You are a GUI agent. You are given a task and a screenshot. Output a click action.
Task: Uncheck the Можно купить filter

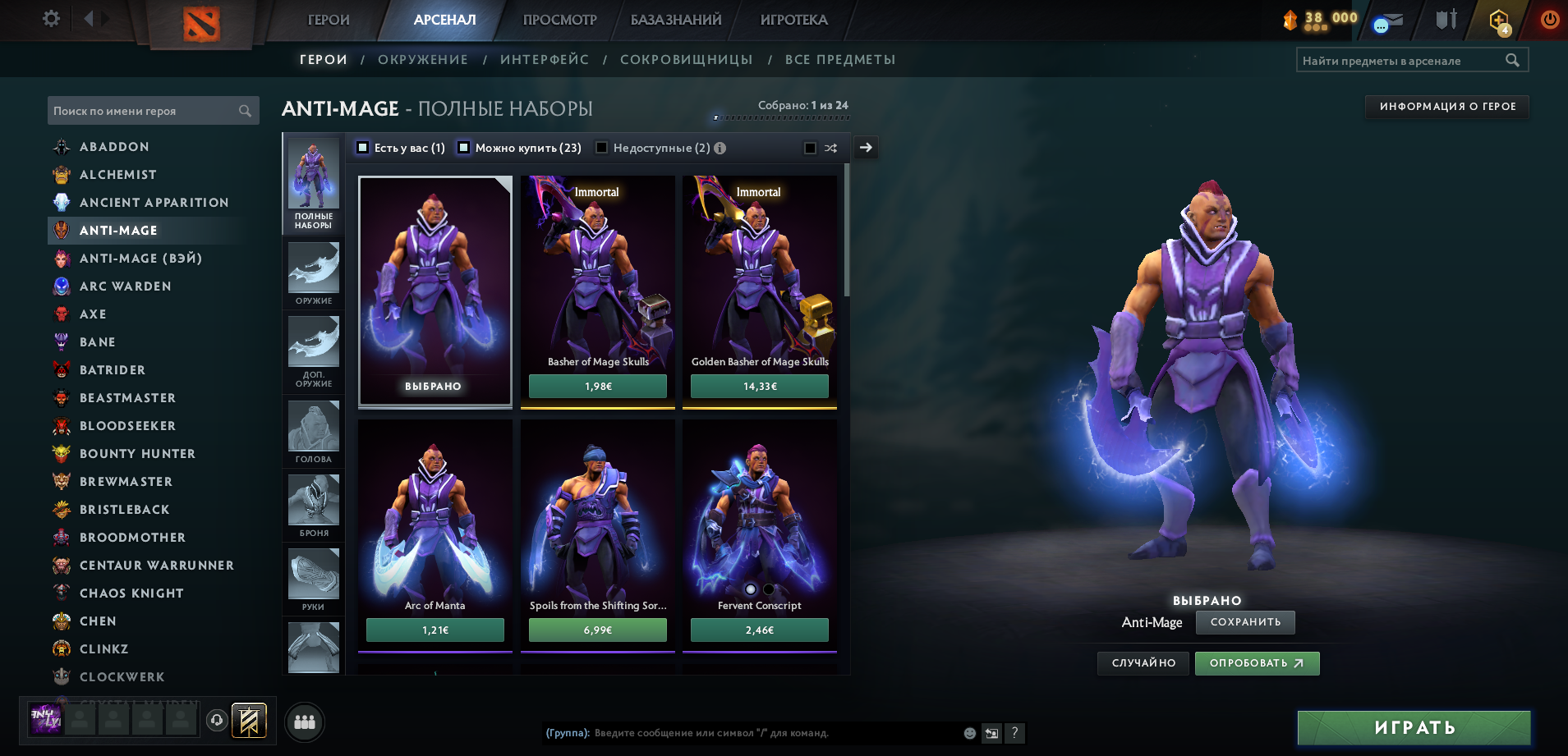click(x=464, y=148)
